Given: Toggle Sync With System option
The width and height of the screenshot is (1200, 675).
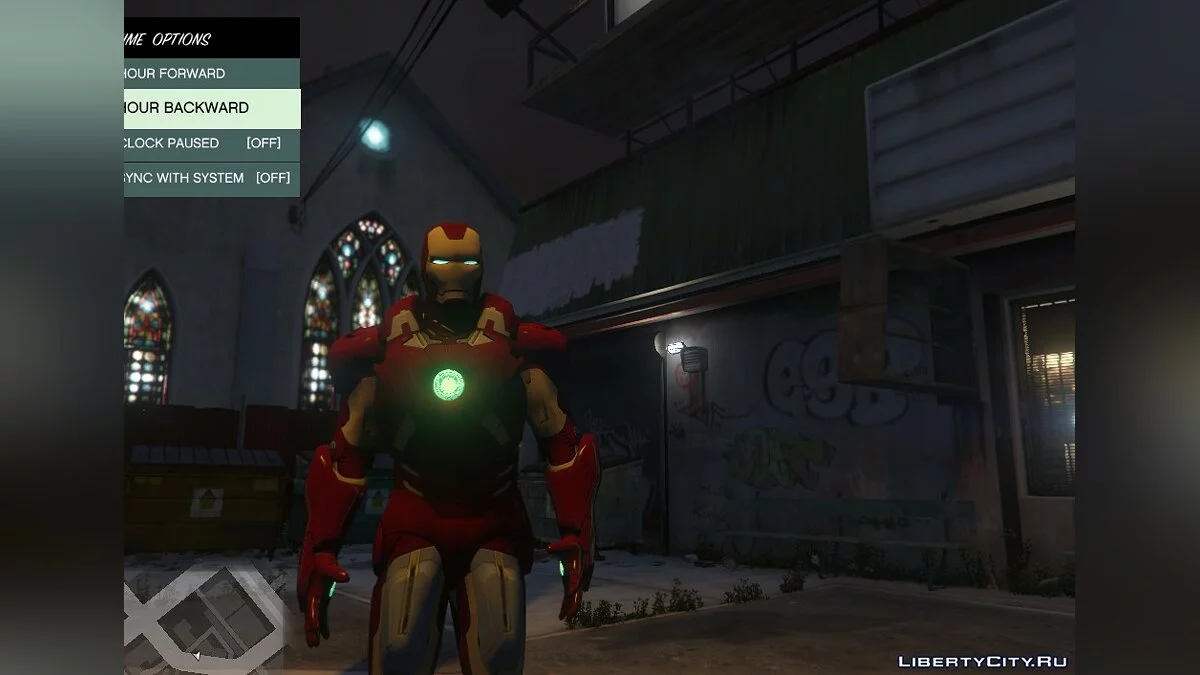Looking at the screenshot, I should click(x=212, y=178).
